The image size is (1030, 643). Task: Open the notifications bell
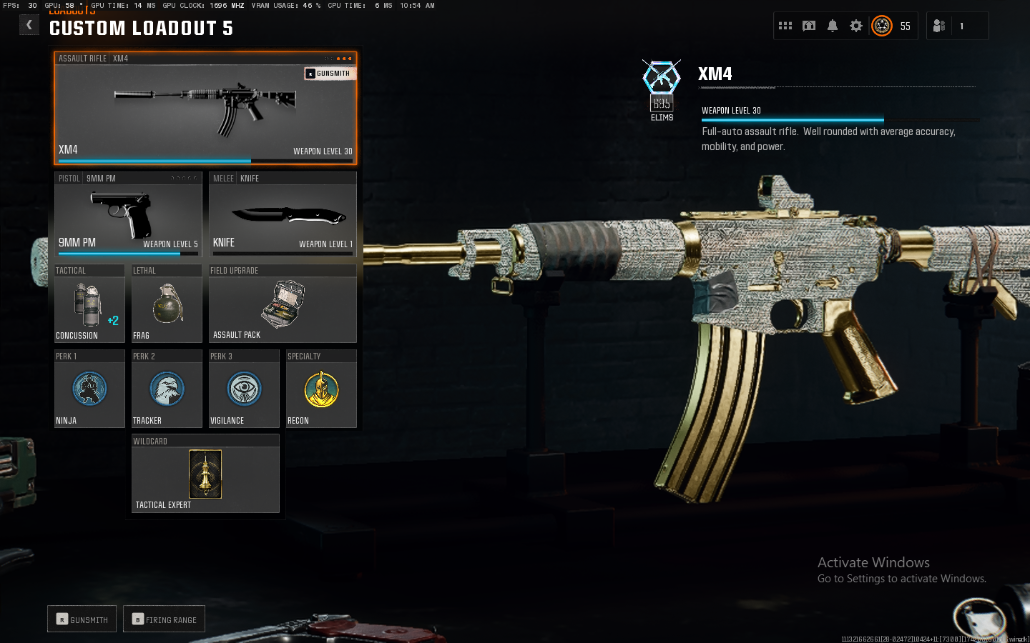pos(832,26)
